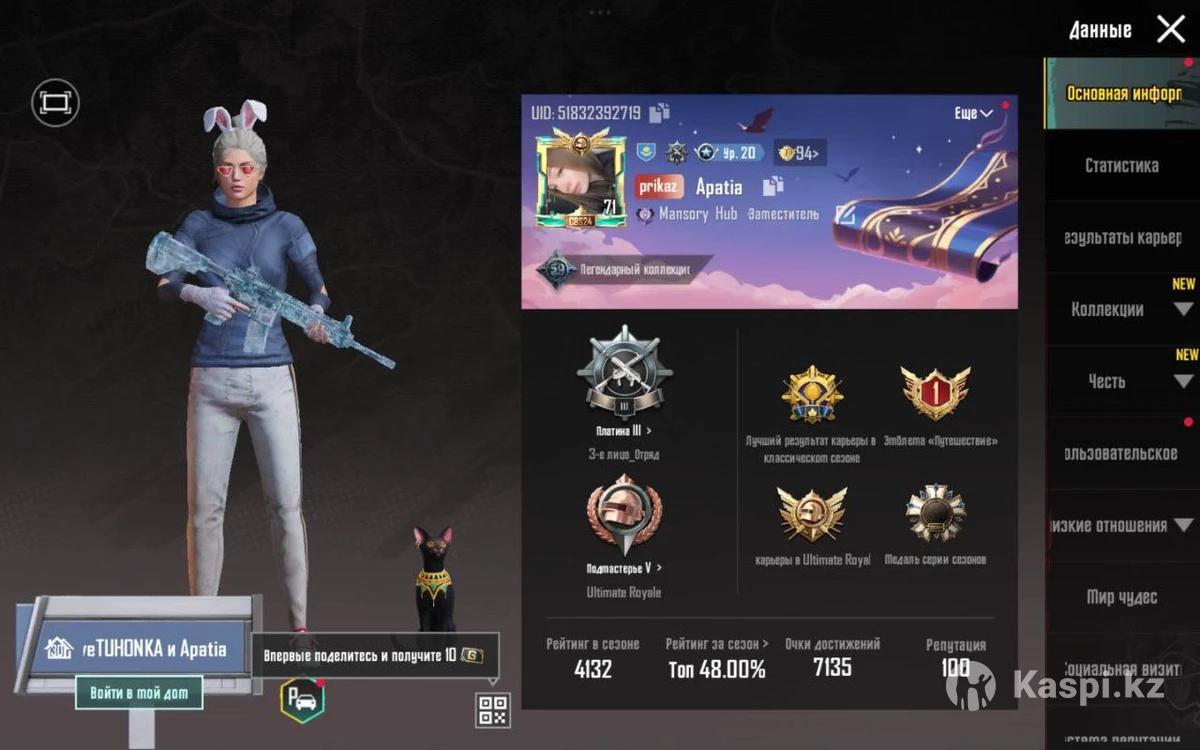
Task: Click the Войти в мой дом button
Action: pyautogui.click(x=139, y=692)
